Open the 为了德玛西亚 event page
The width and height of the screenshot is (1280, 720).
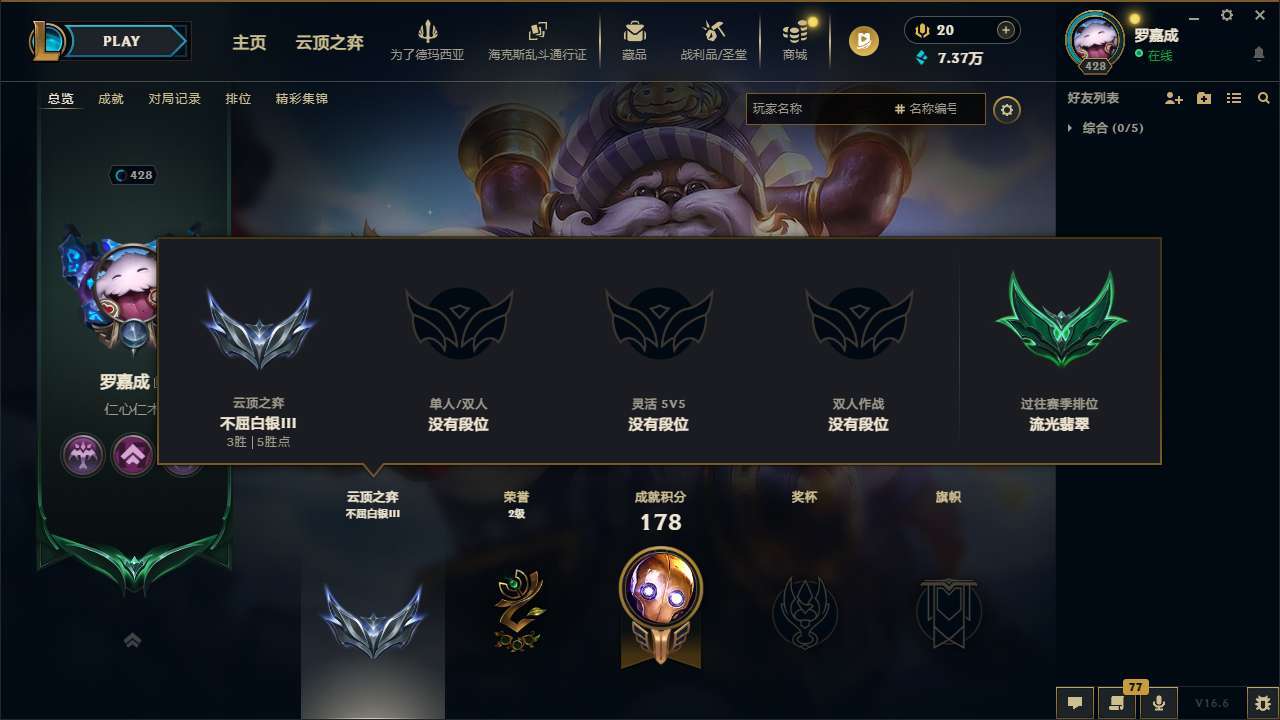428,40
